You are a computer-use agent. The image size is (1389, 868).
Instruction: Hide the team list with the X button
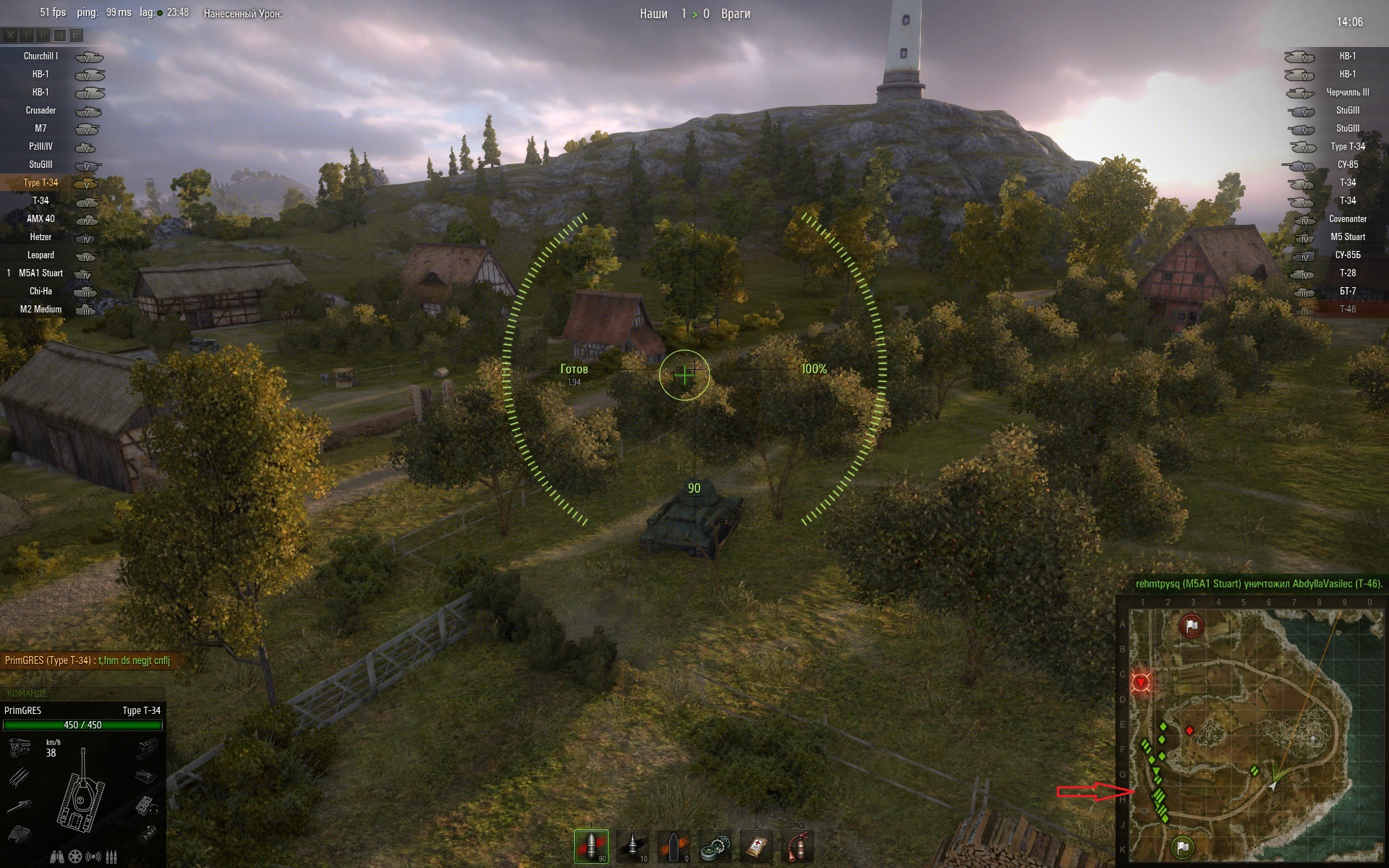click(10, 35)
